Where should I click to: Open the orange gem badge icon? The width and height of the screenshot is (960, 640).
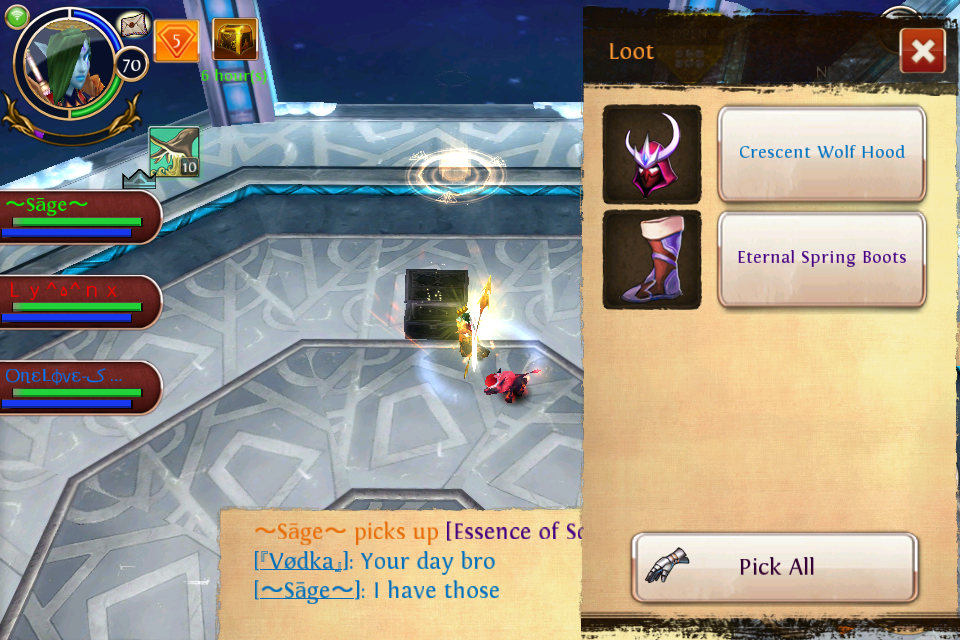point(176,42)
